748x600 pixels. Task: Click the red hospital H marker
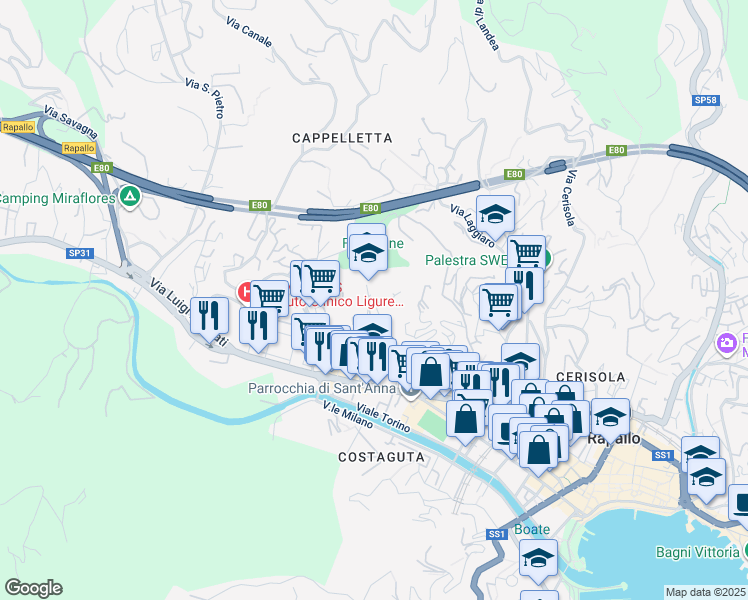point(246,292)
